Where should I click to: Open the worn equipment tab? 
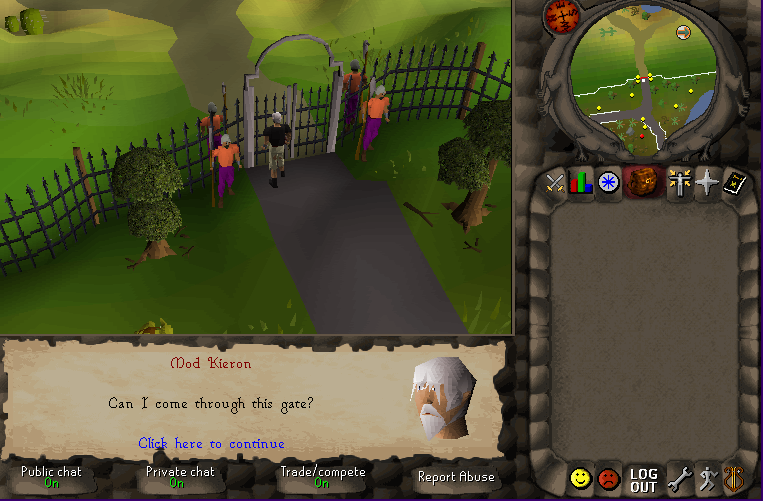coord(680,183)
